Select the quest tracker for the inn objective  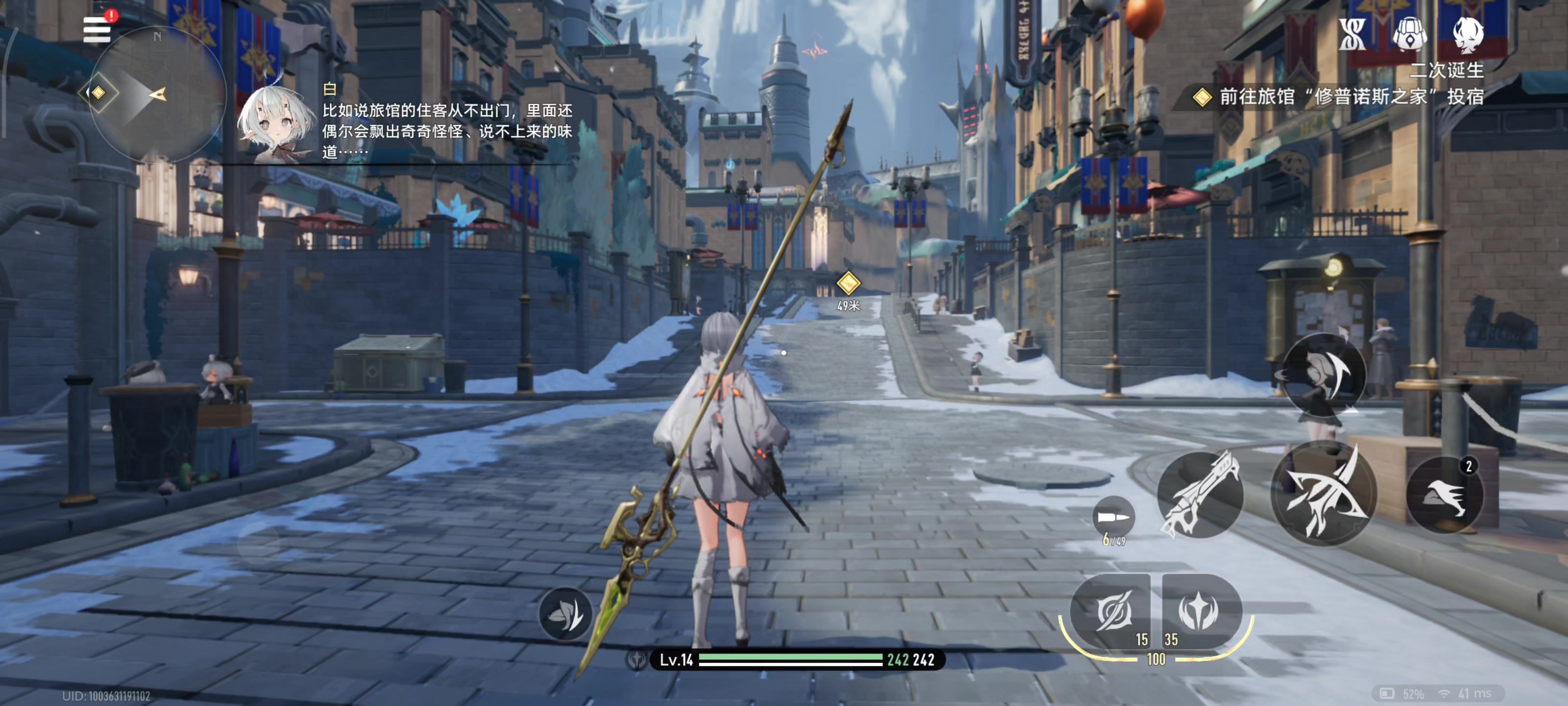pyautogui.click(x=1339, y=97)
